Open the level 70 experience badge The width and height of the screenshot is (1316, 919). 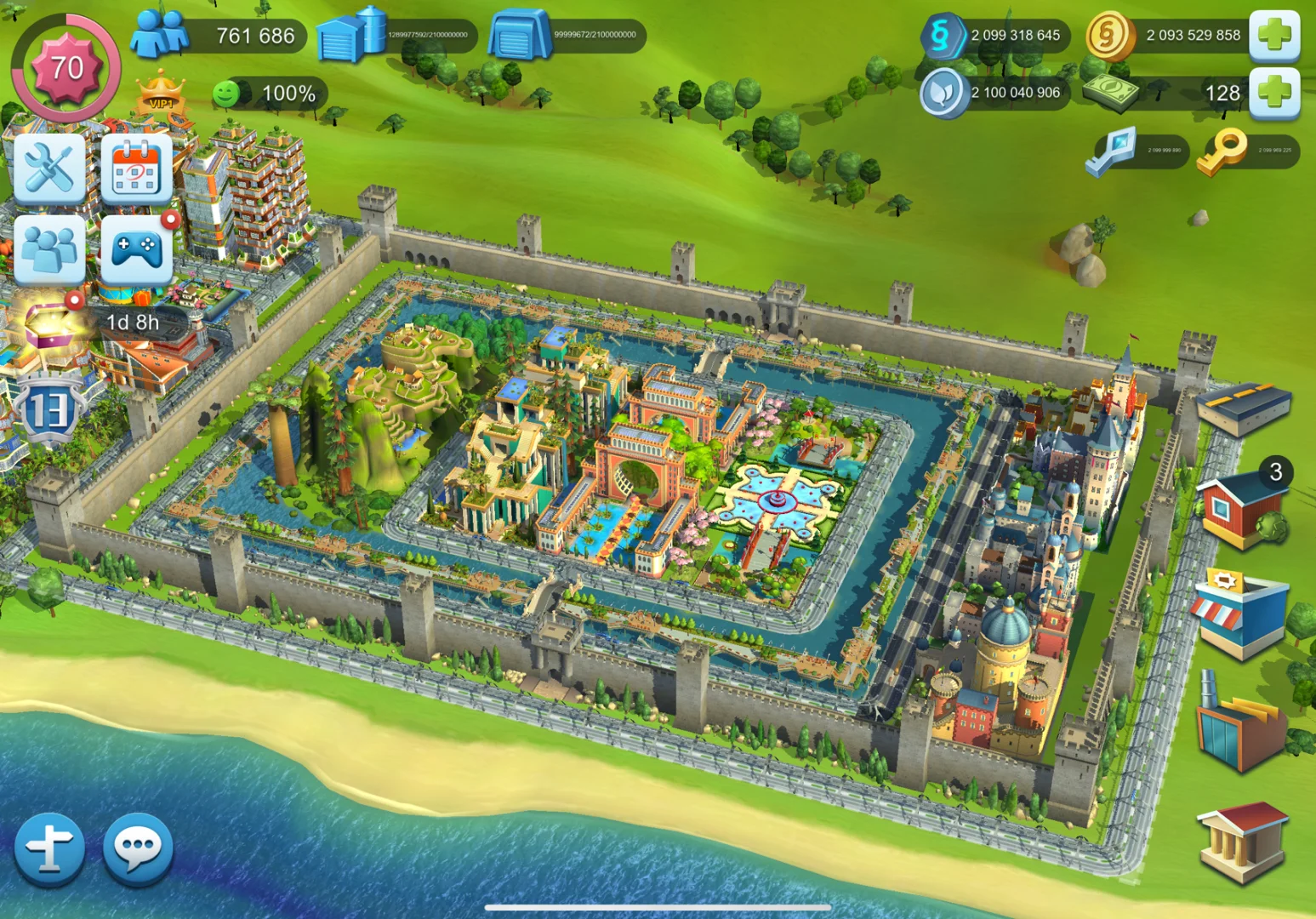coord(66,68)
